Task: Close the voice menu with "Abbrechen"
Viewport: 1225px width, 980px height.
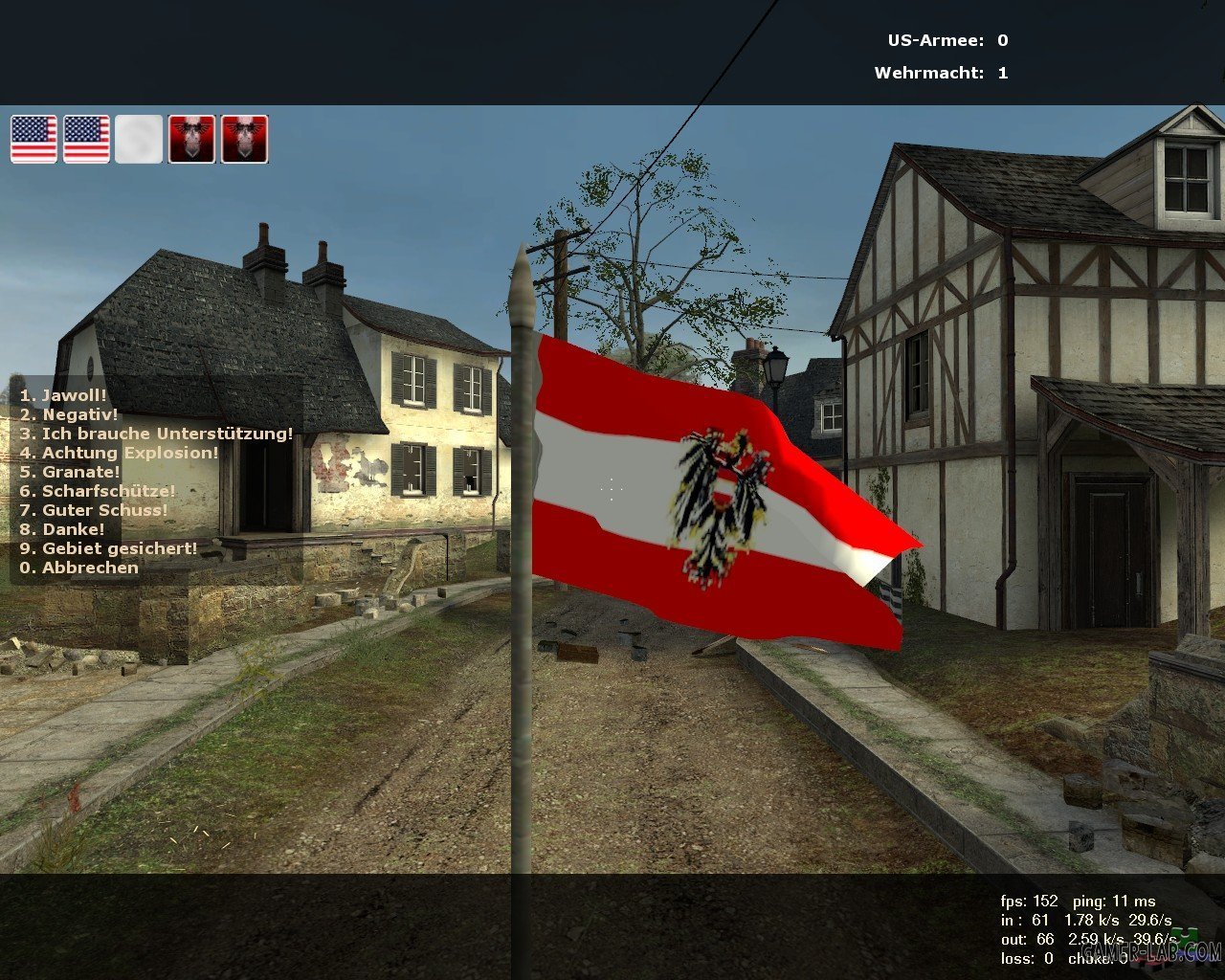Action: pyautogui.click(x=79, y=568)
